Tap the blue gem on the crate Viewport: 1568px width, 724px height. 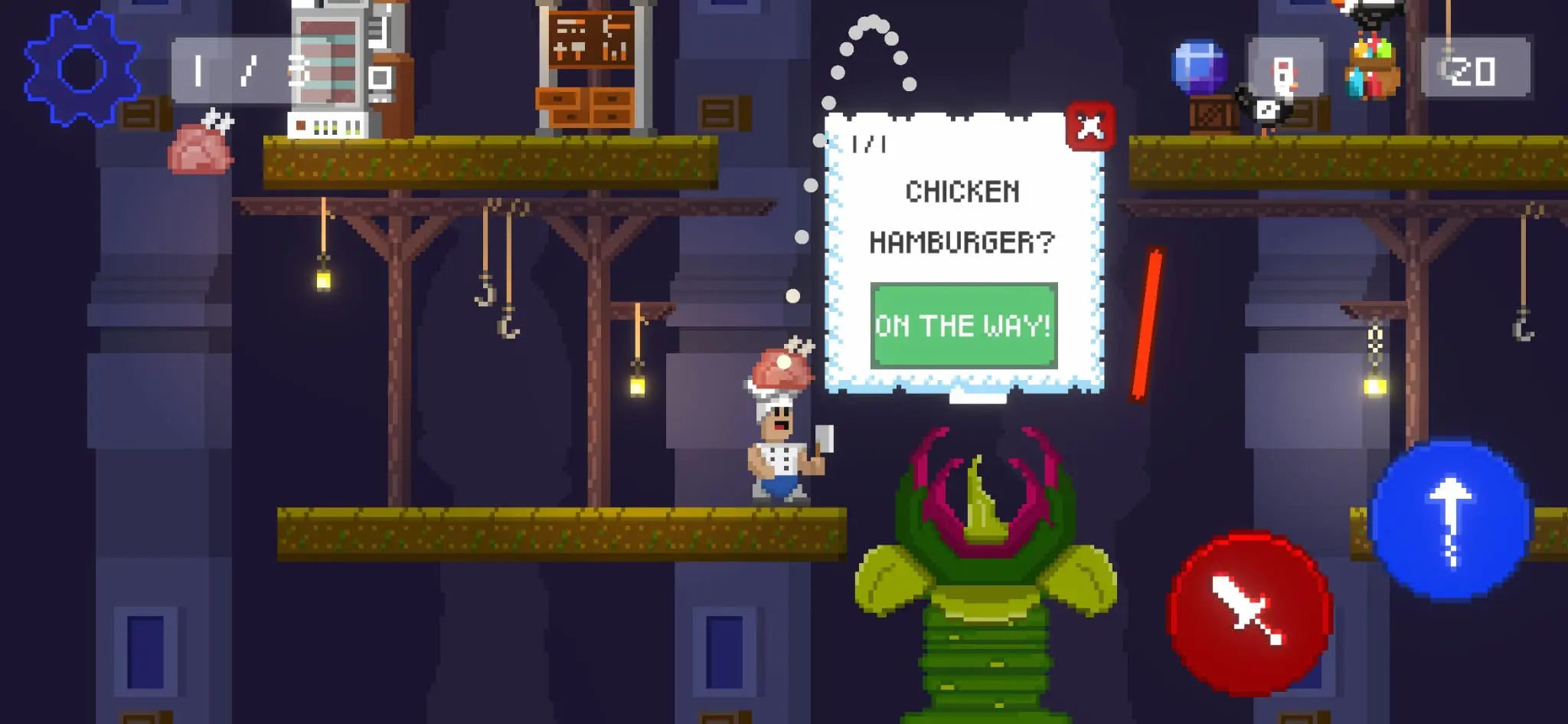(x=1198, y=65)
